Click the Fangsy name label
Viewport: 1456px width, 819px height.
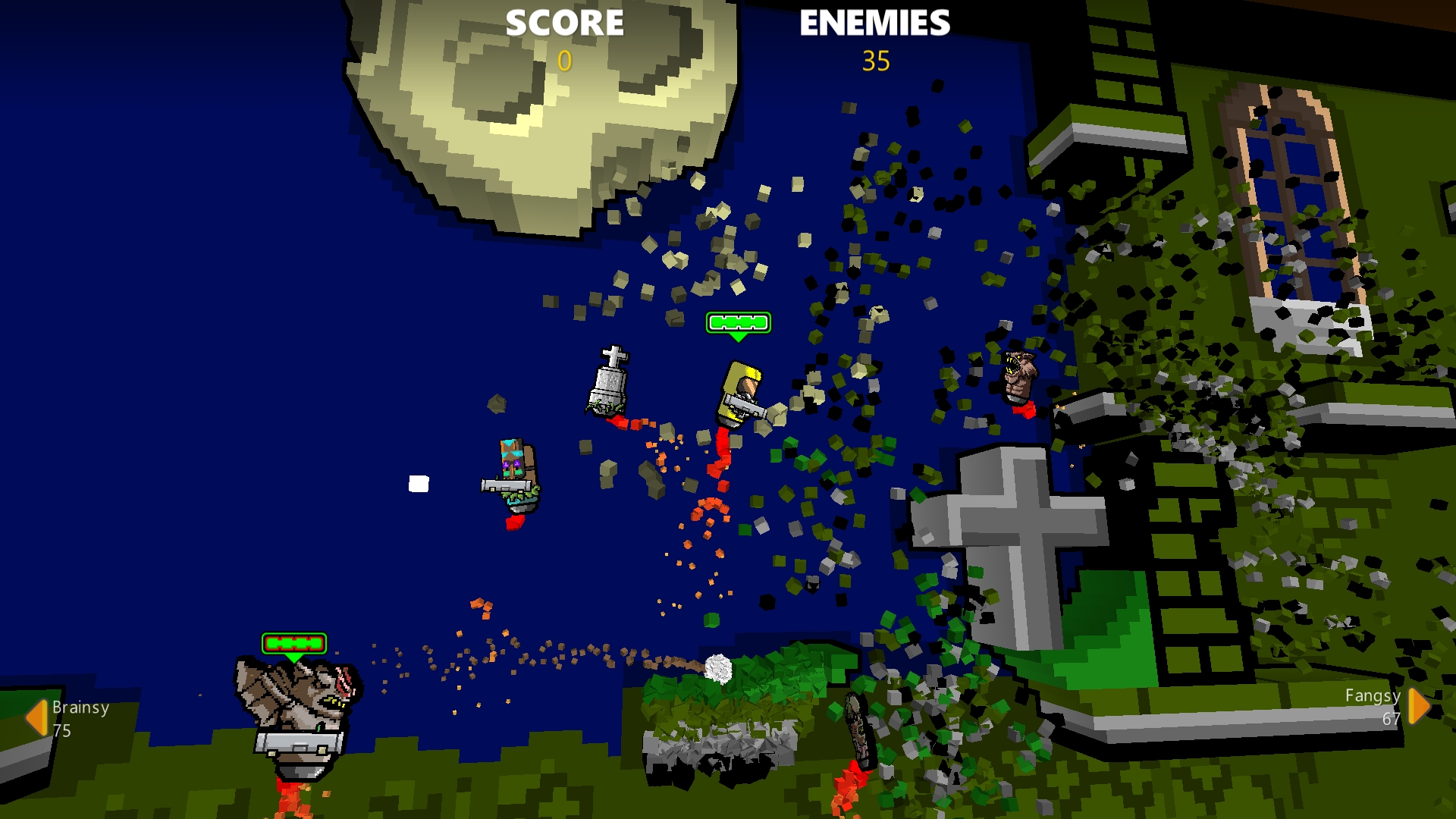[1372, 696]
